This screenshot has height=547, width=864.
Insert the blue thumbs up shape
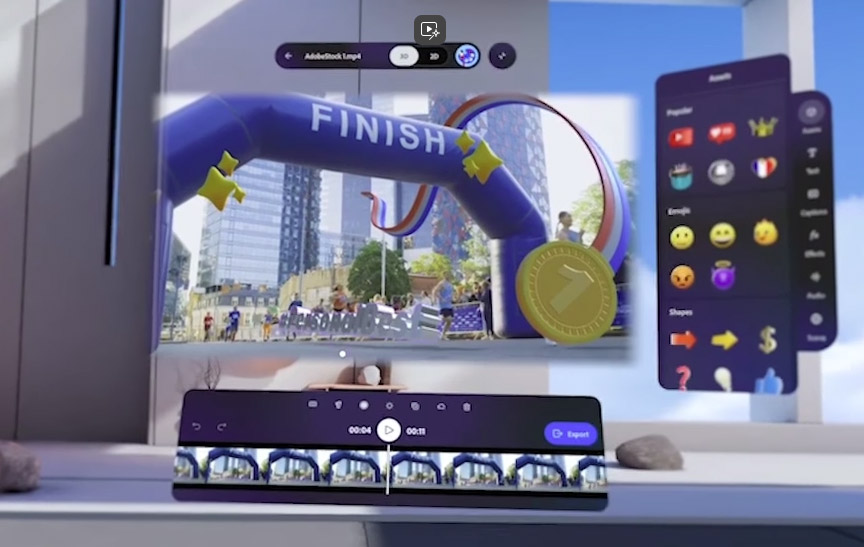[x=766, y=380]
